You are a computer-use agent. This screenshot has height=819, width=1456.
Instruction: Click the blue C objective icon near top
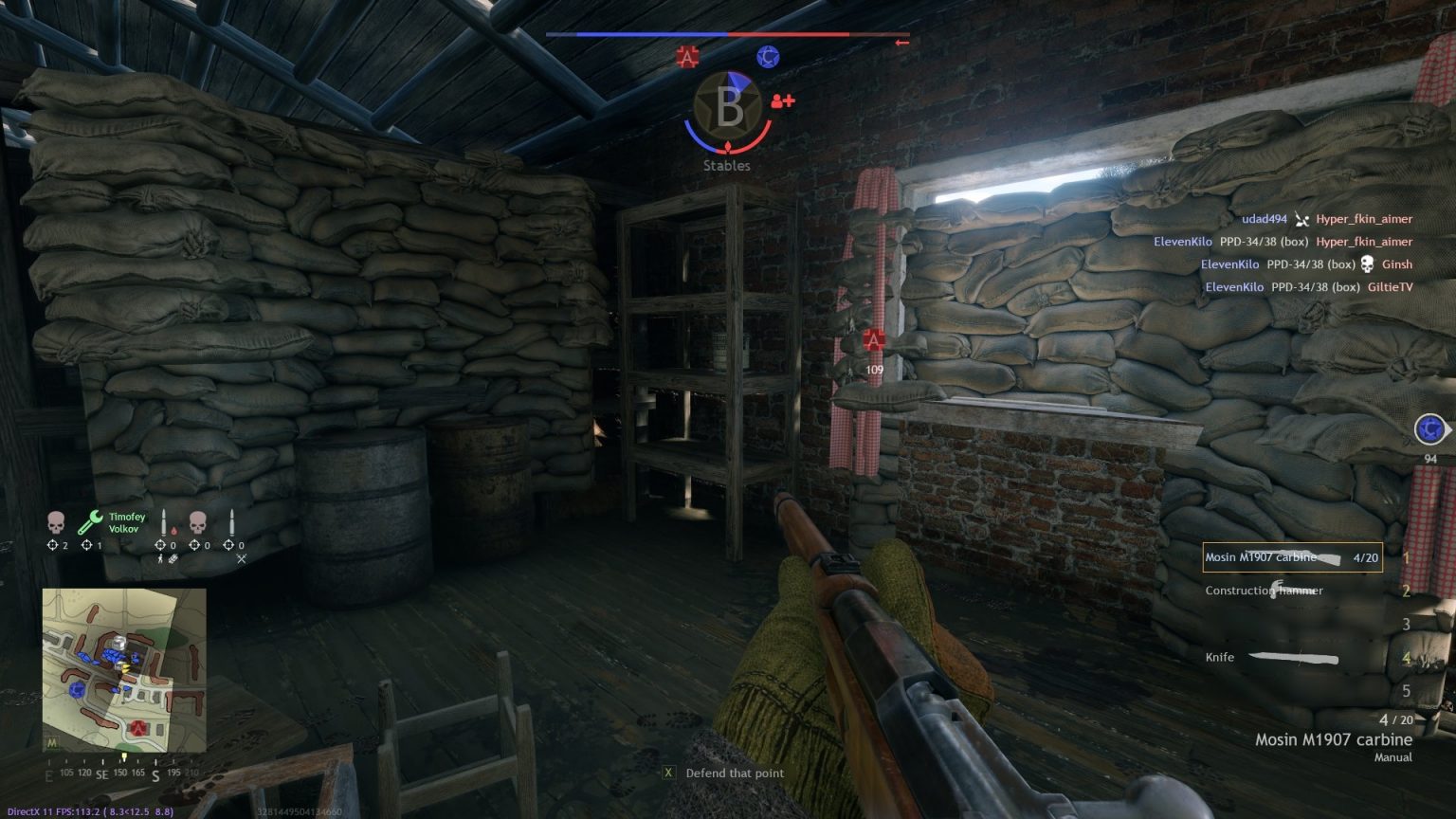[767, 57]
